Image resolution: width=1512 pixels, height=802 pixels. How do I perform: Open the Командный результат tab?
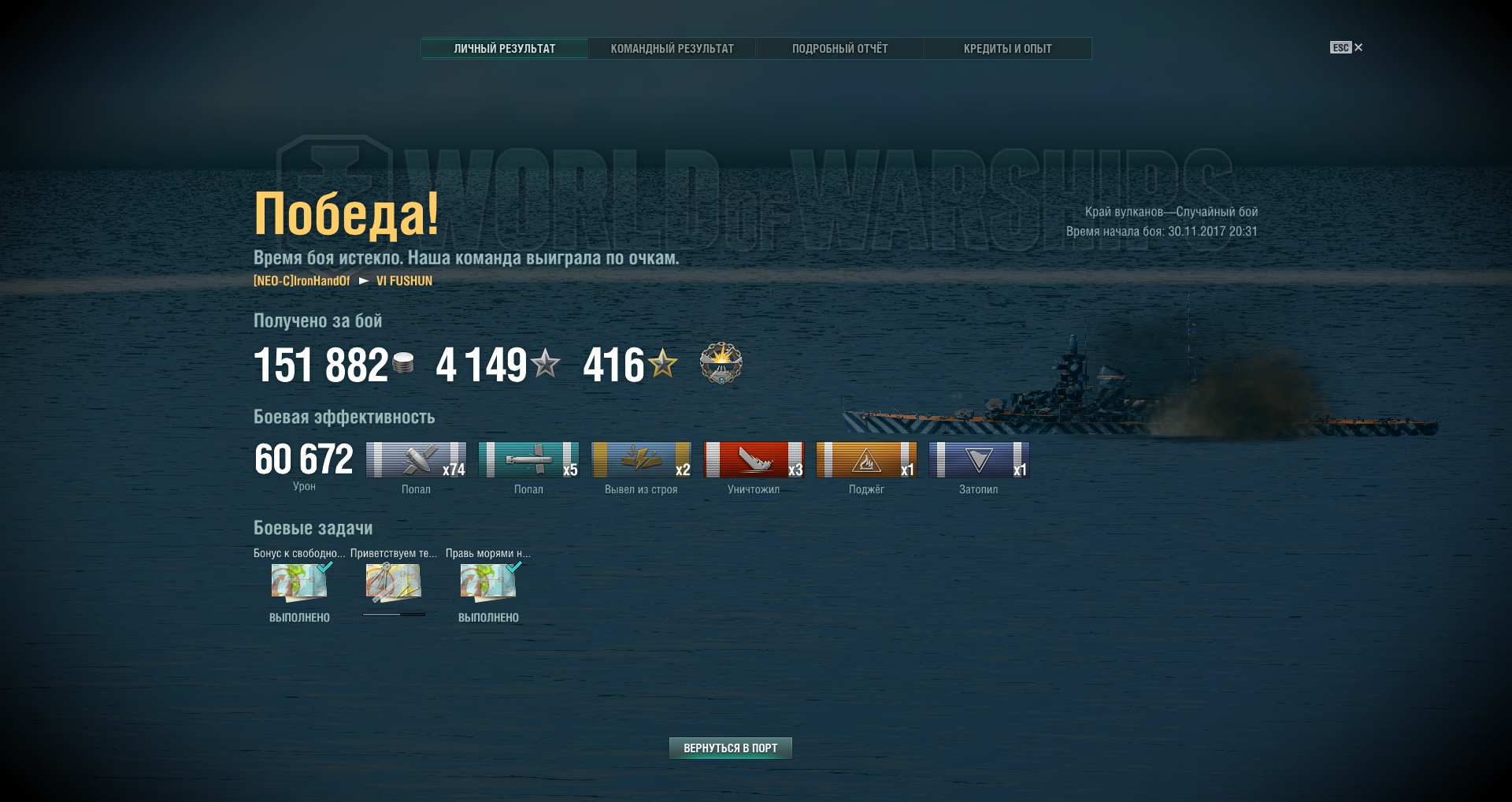(672, 49)
